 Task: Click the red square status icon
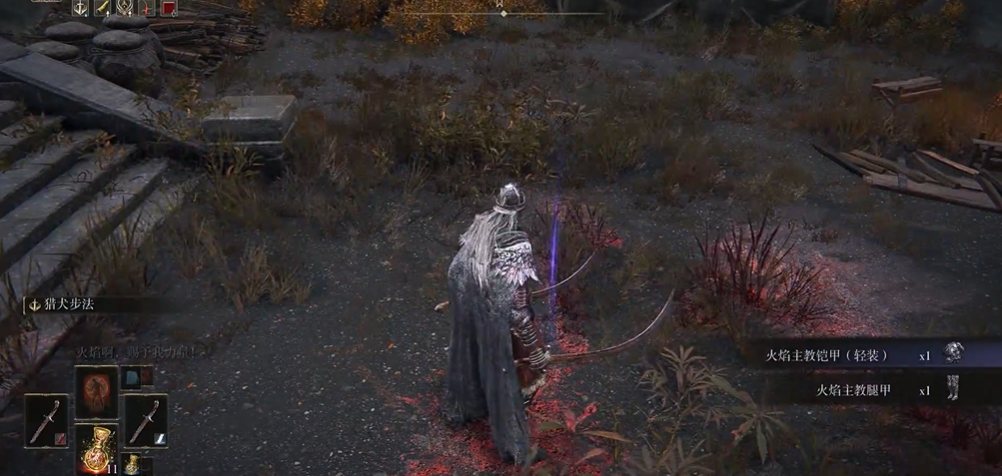click(168, 7)
